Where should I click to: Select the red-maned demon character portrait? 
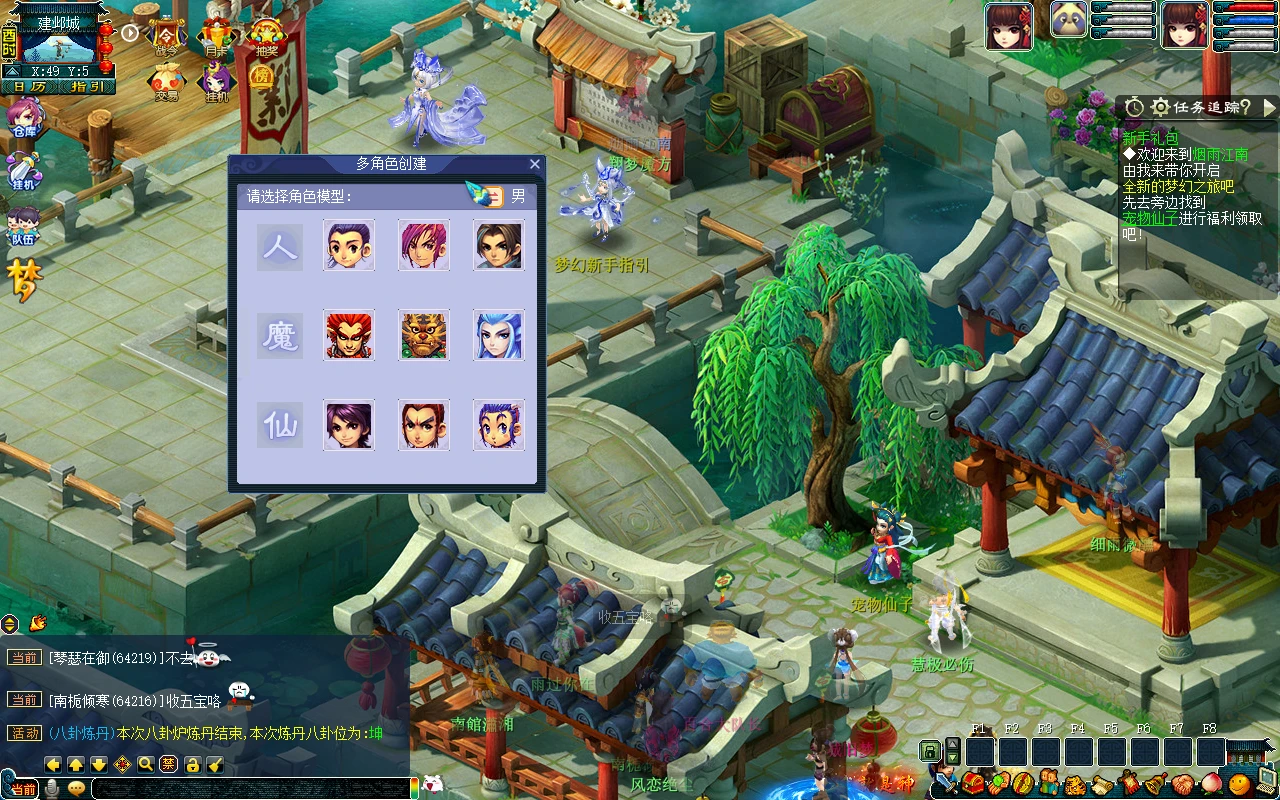(349, 335)
